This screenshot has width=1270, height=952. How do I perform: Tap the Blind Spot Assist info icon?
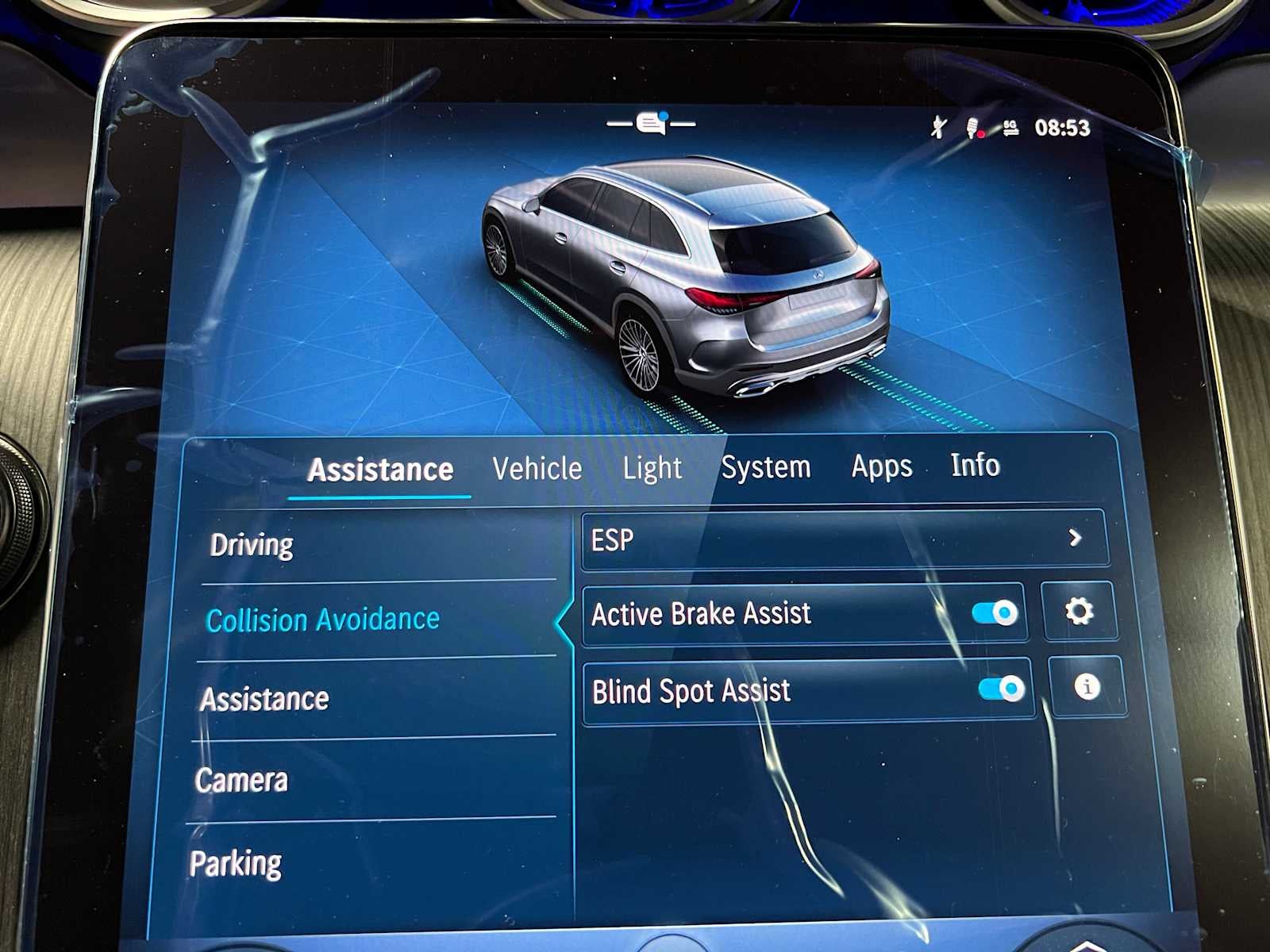[1087, 689]
